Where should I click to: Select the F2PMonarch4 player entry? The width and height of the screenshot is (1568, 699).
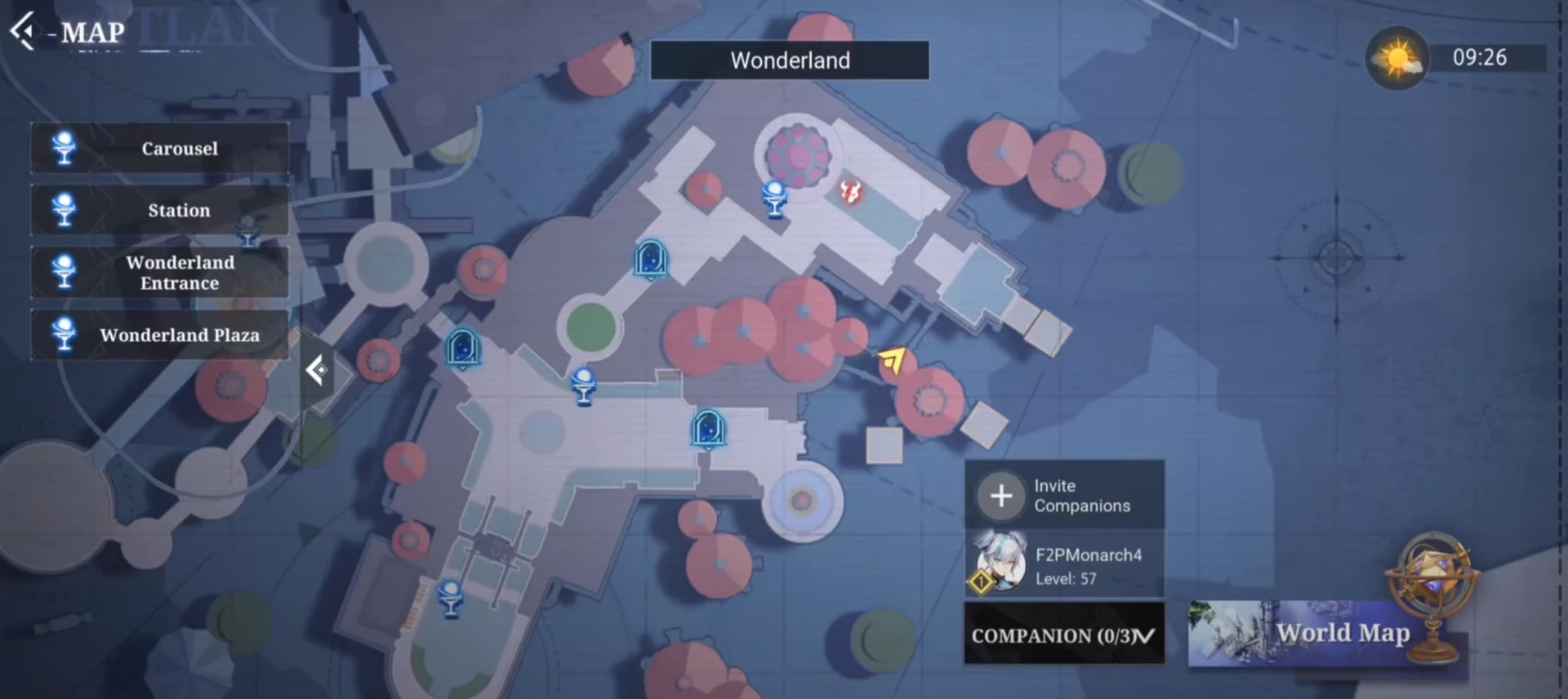tap(1063, 566)
